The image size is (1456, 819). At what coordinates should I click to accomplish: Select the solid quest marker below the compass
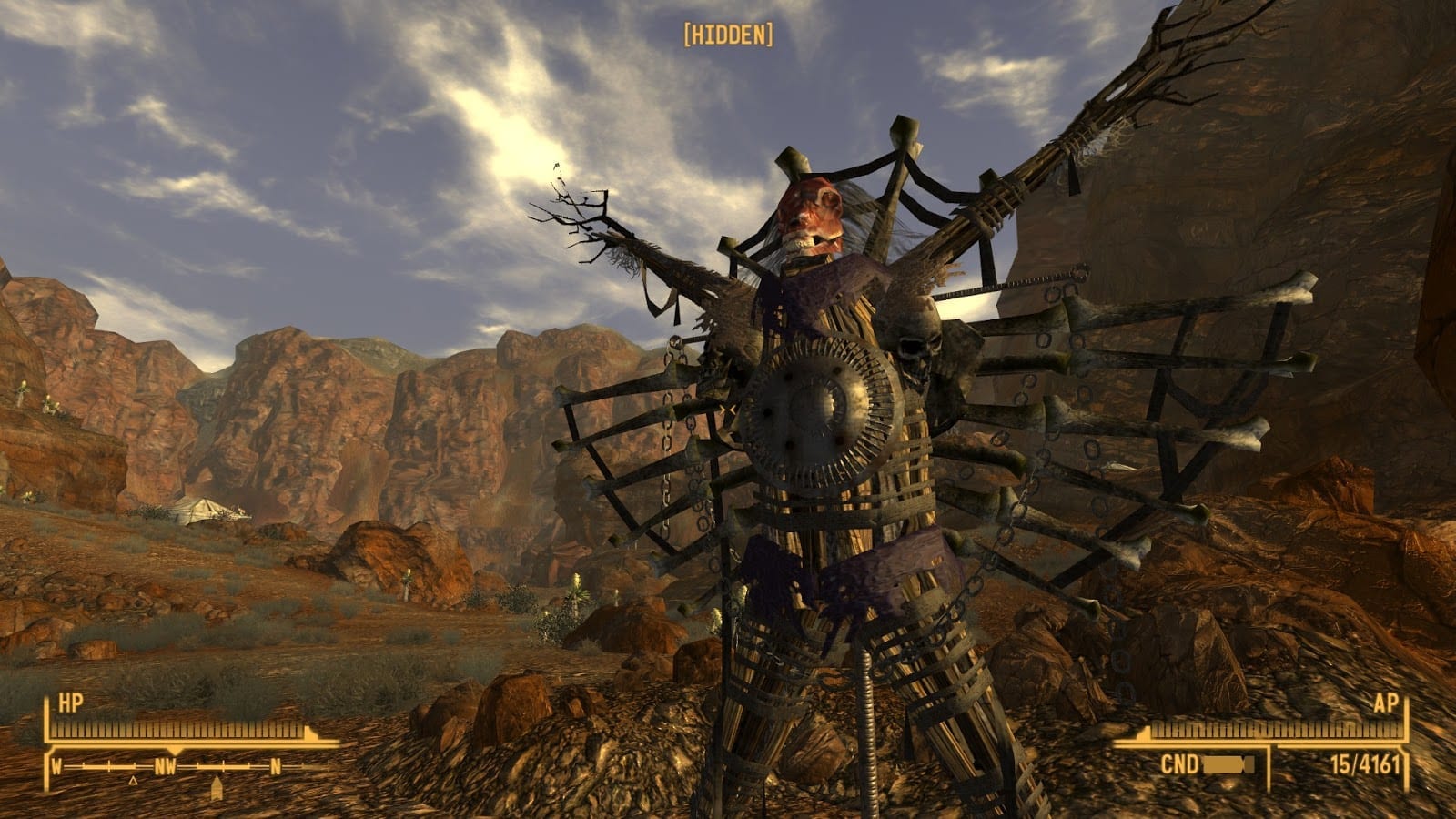[x=217, y=785]
